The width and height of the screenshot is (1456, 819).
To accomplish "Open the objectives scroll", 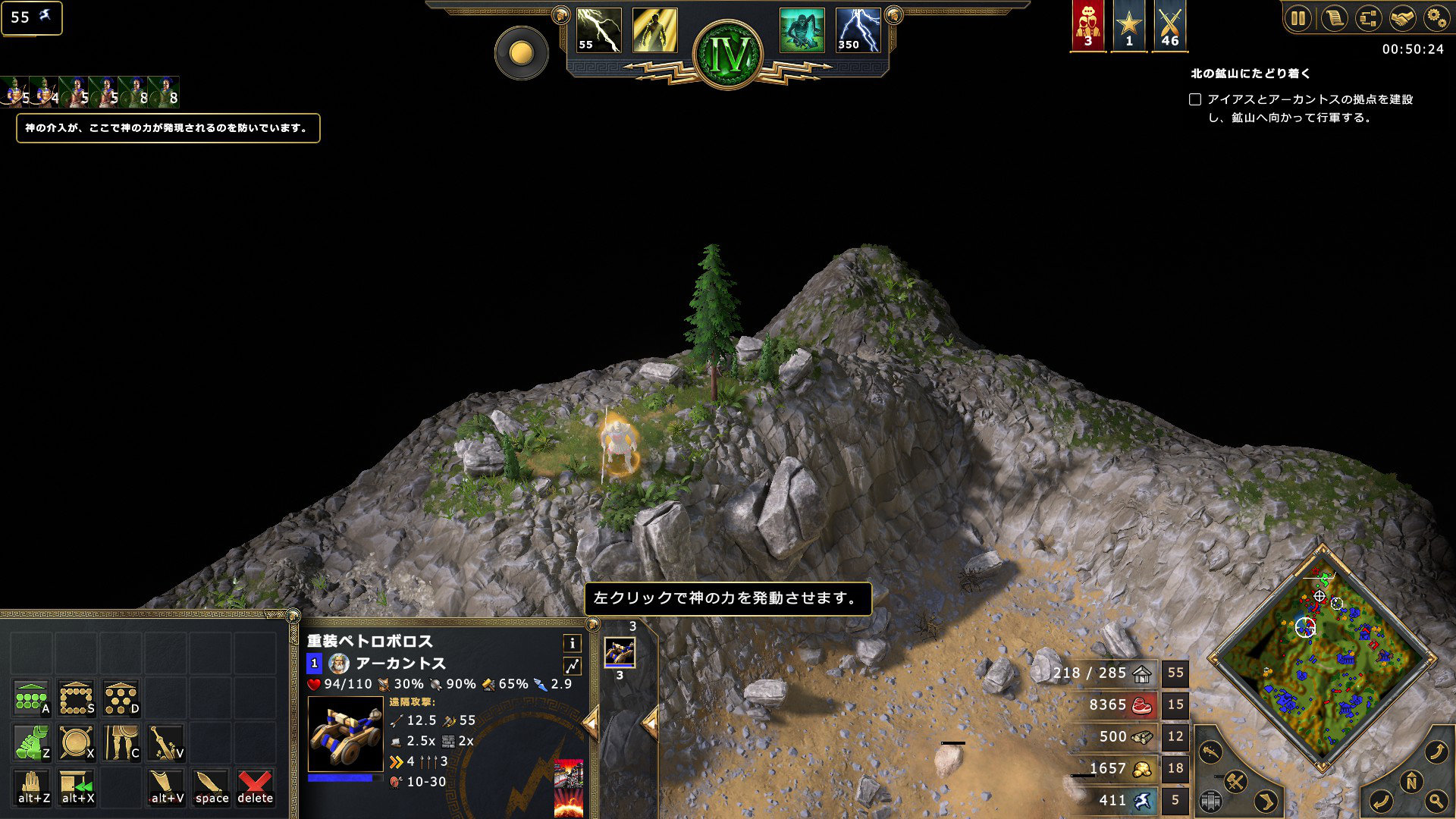I will tap(1333, 17).
